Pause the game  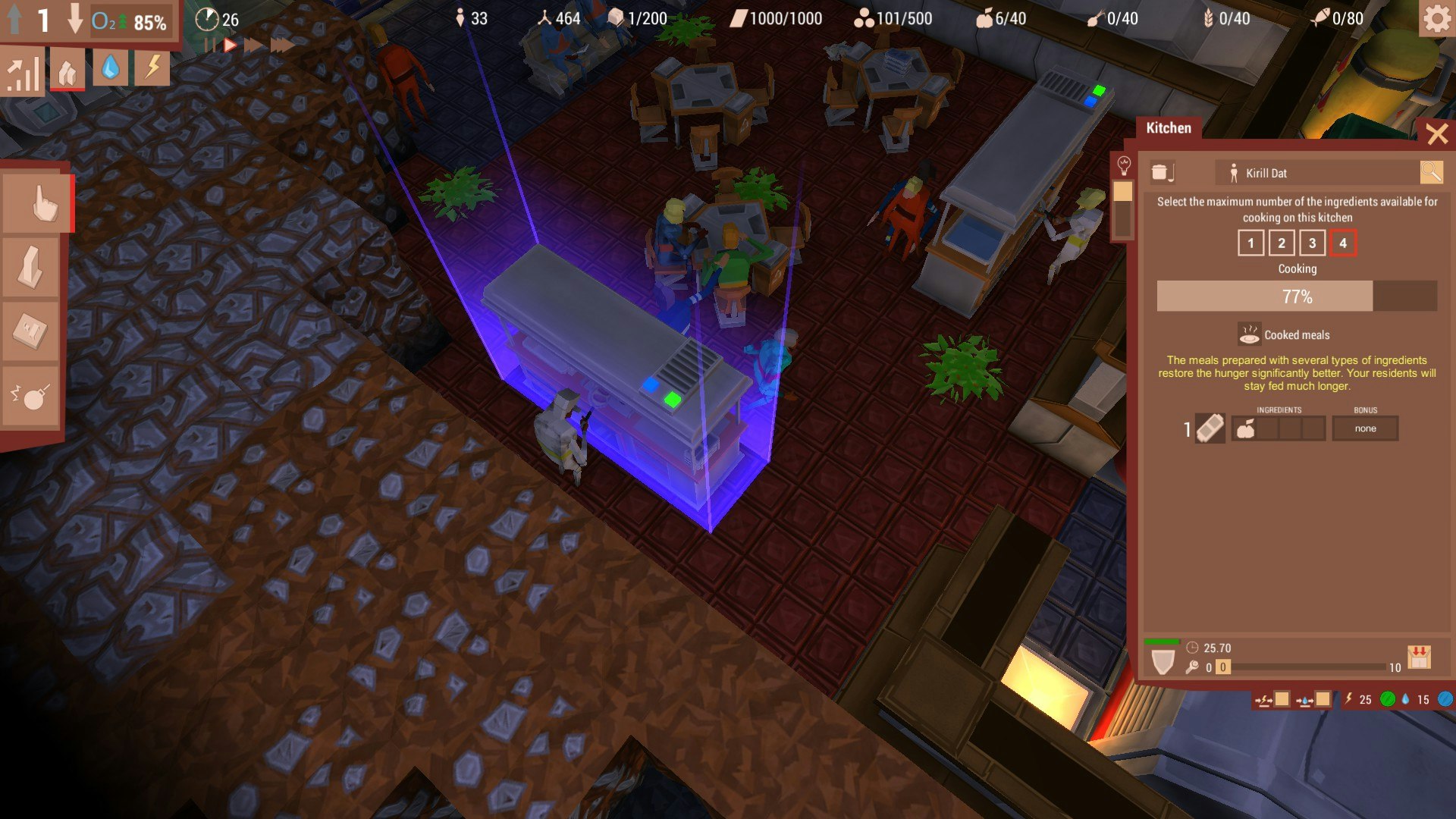pyautogui.click(x=212, y=43)
